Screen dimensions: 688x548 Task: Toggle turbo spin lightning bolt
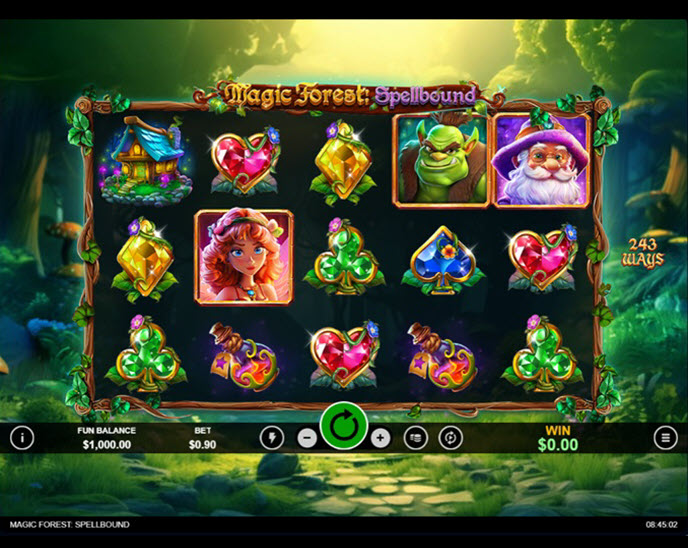coord(272,437)
